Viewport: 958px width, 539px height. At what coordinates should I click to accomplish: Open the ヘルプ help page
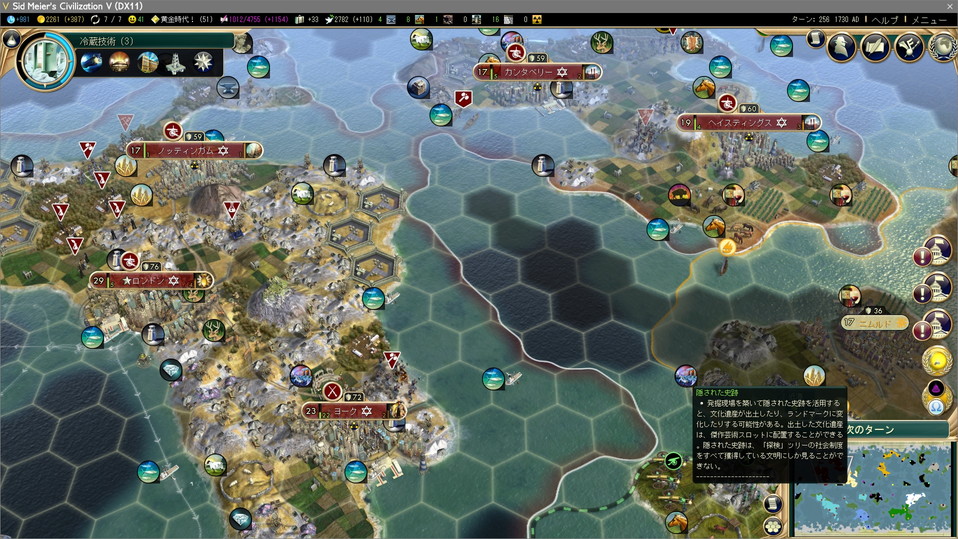click(x=885, y=19)
